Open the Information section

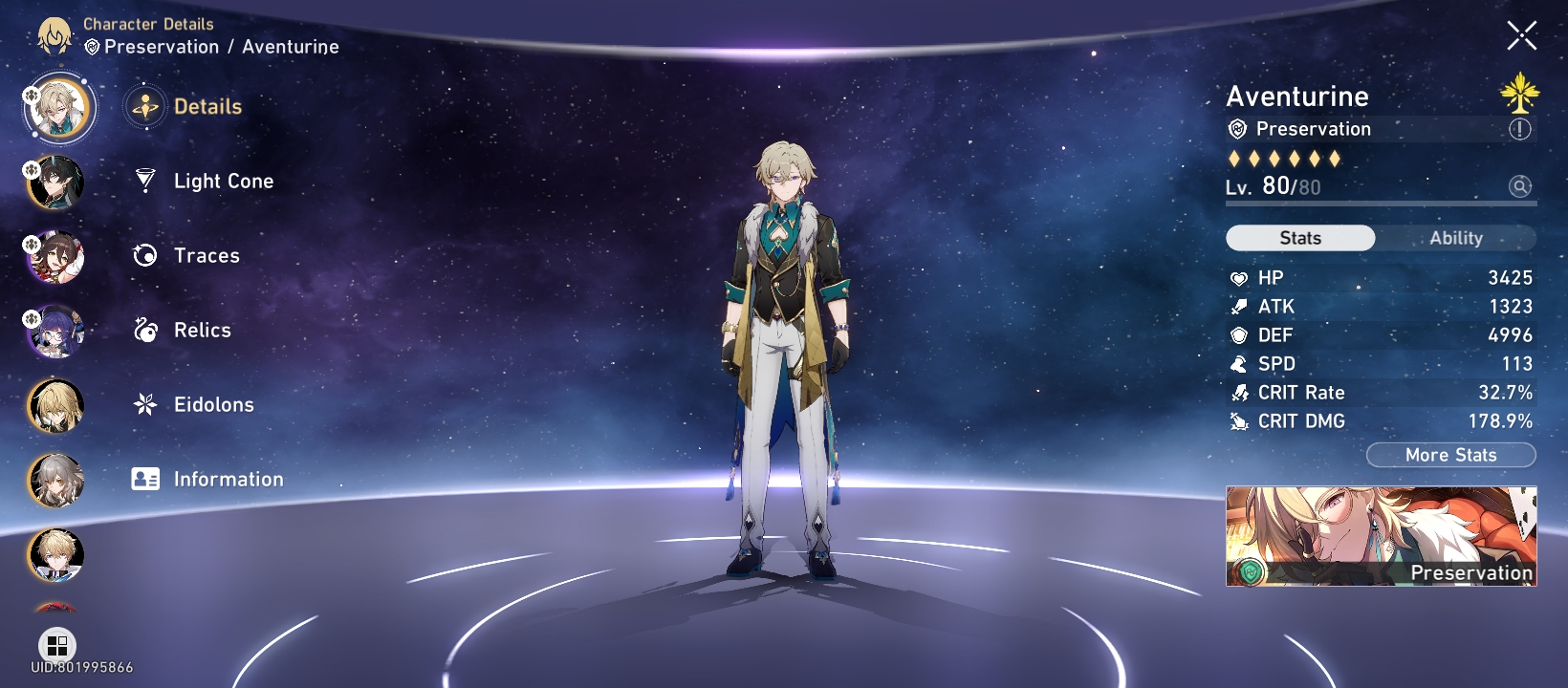[227, 479]
